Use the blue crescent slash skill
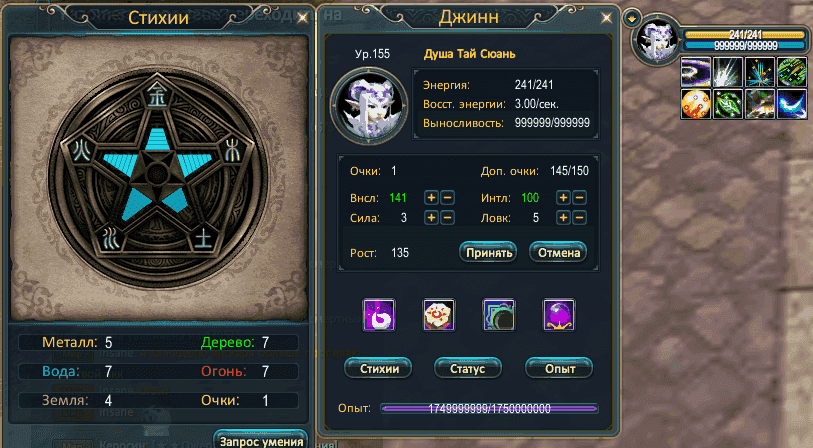 (791, 104)
